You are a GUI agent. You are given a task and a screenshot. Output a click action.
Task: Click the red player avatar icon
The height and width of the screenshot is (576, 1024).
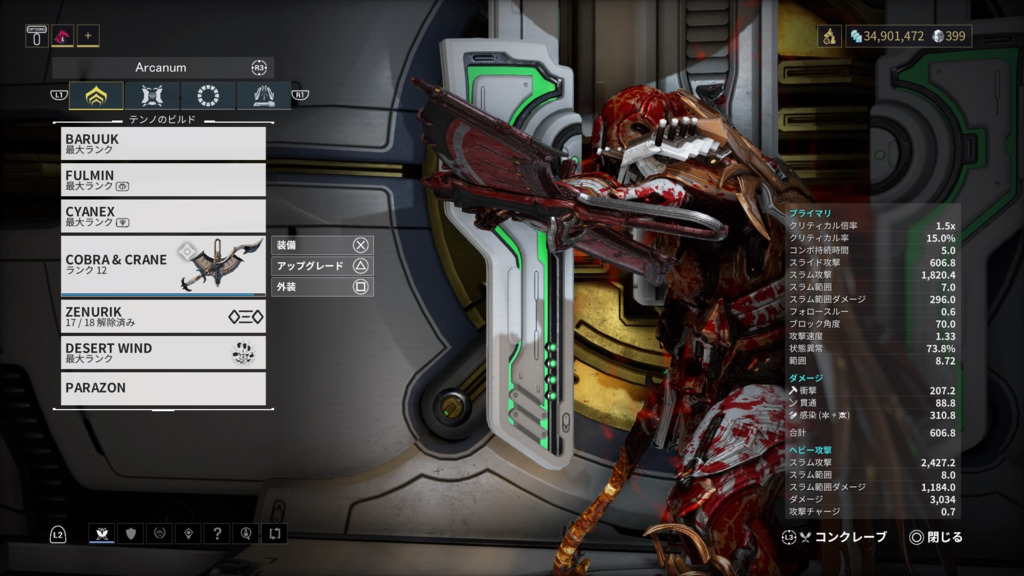pos(62,36)
